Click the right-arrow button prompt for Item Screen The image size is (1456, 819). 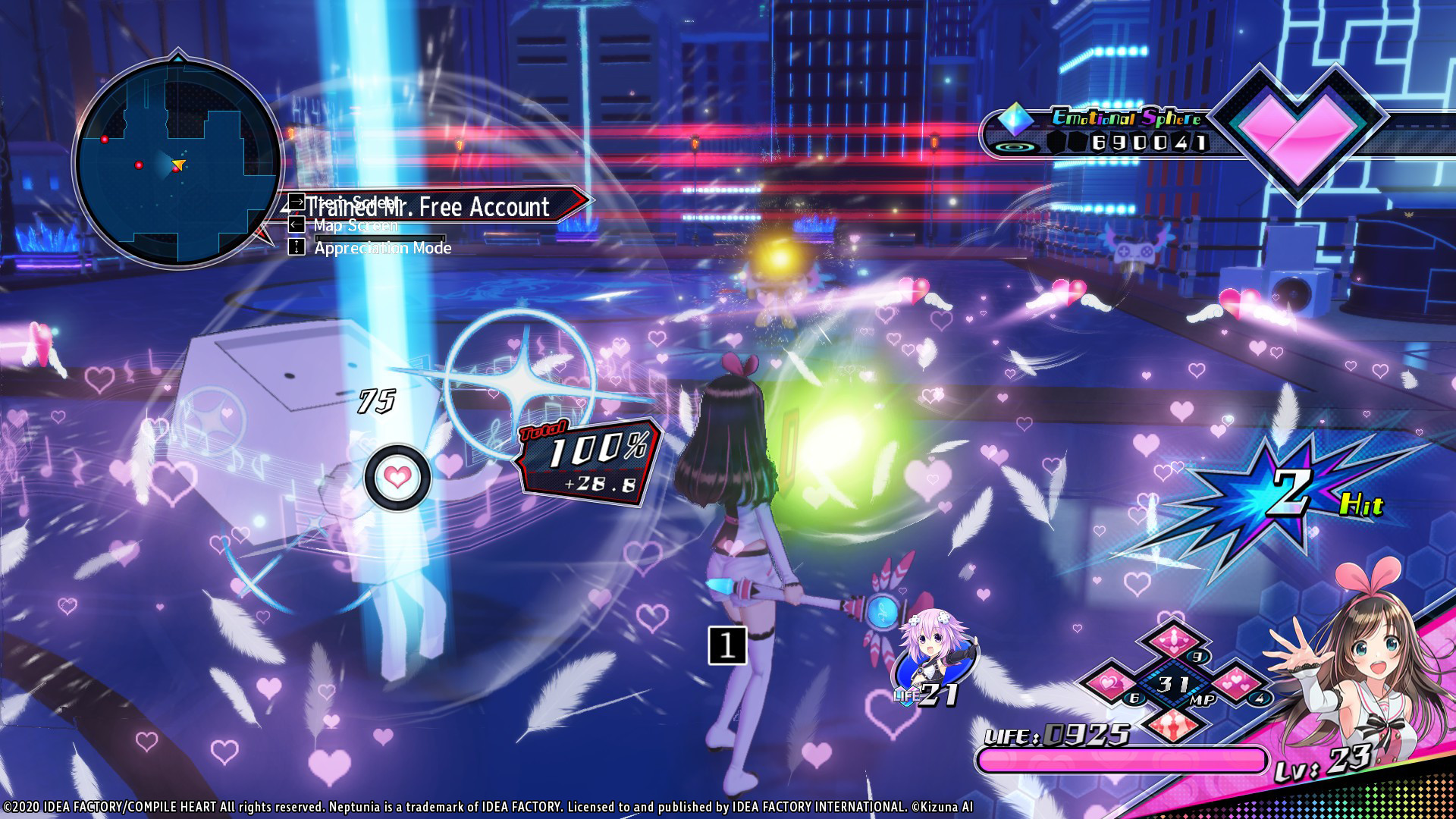(x=296, y=200)
